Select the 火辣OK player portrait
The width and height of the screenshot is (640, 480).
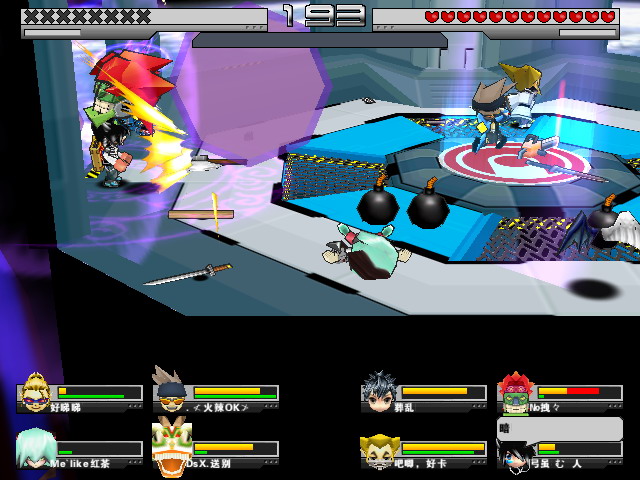170,390
